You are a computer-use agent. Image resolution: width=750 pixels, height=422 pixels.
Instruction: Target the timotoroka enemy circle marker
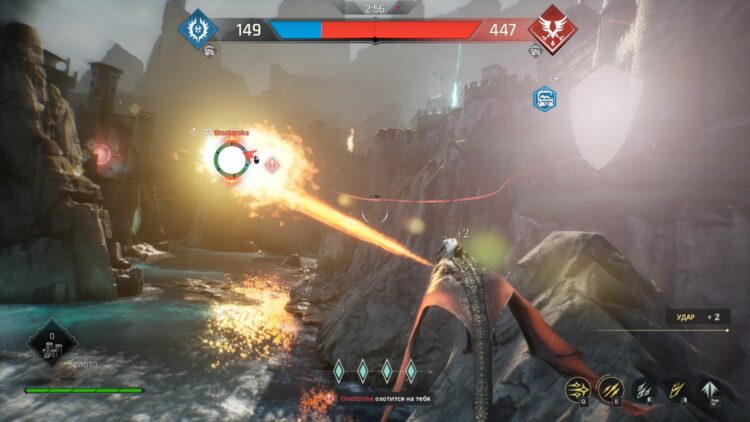[x=230, y=160]
